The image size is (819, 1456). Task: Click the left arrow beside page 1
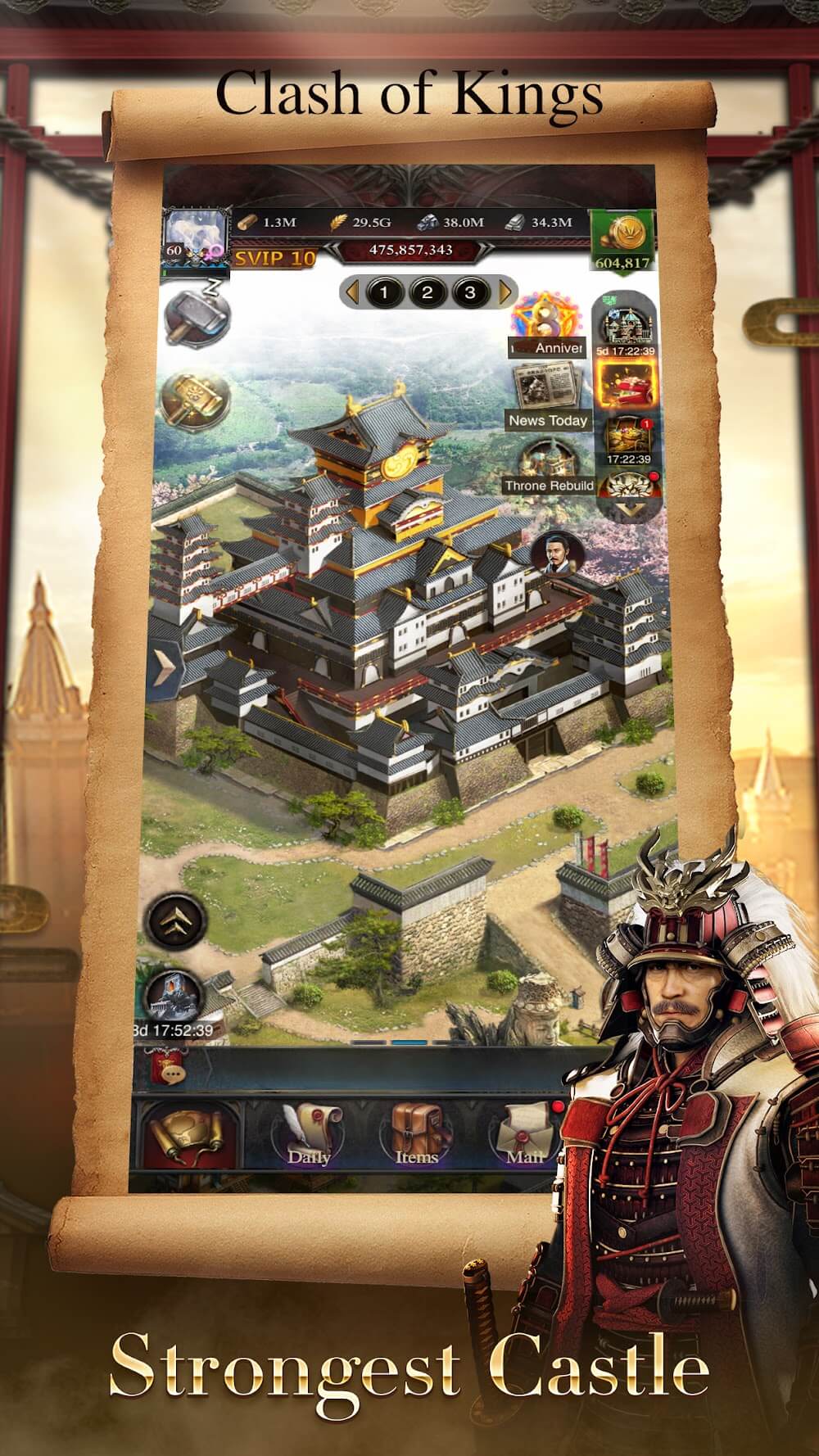[351, 292]
